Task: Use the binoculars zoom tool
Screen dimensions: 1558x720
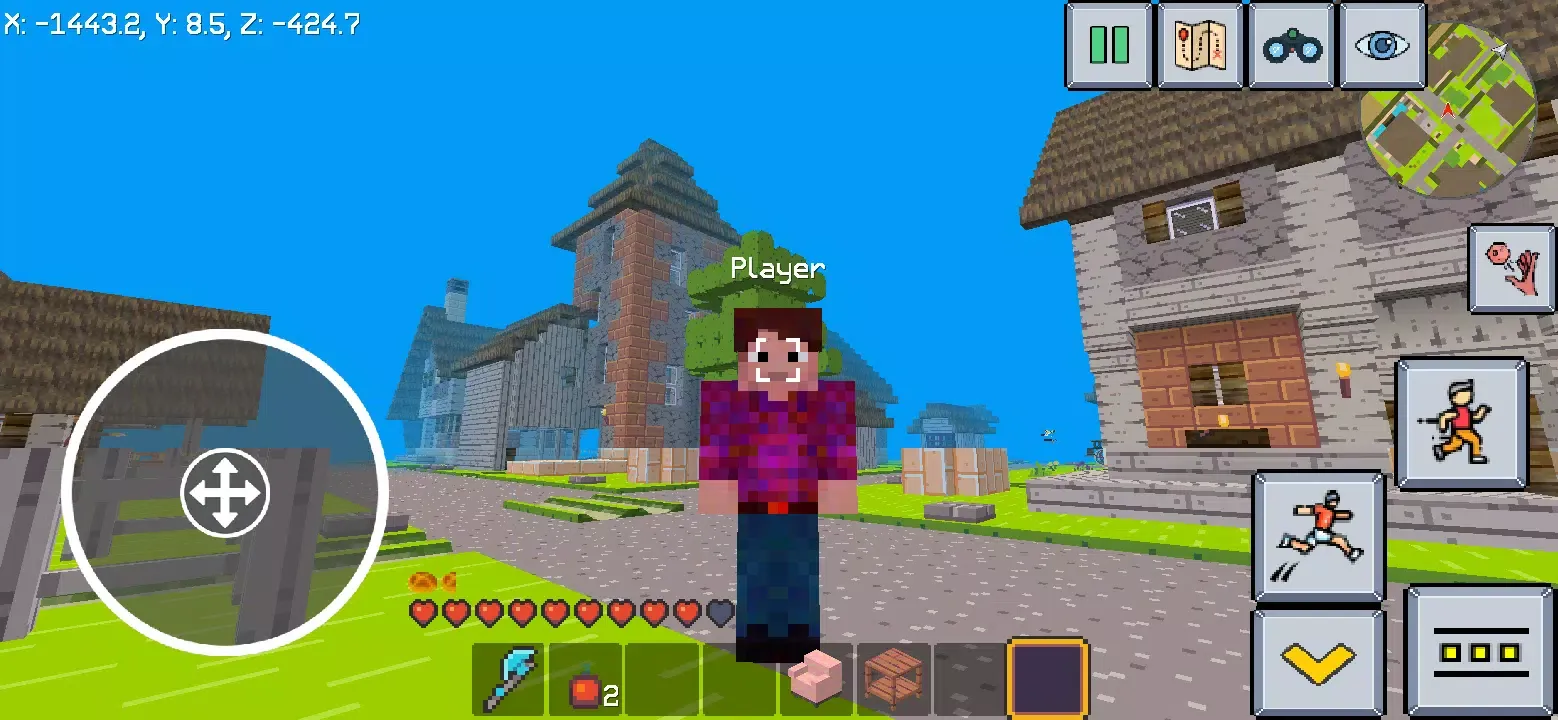Action: [x=1290, y=44]
